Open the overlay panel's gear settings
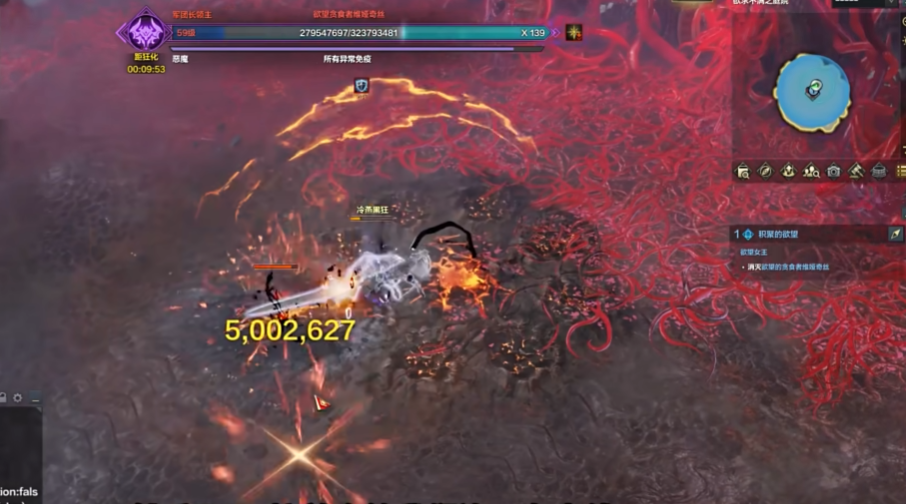Screen dimensions: 906x504 [17, 398]
